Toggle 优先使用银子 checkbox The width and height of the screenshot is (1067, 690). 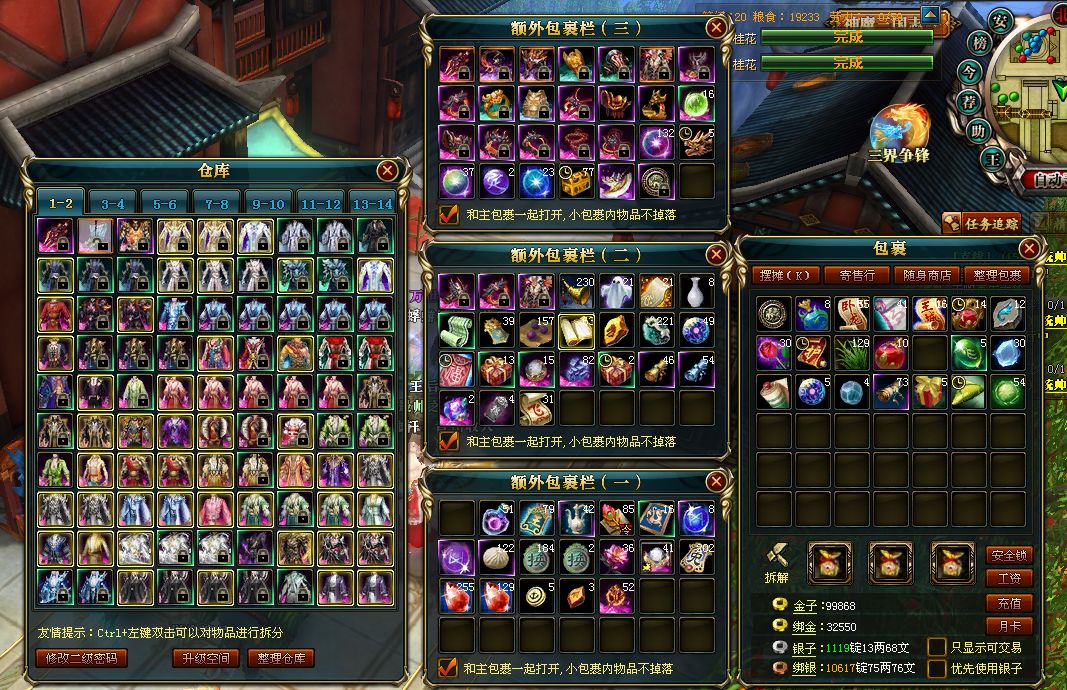937,668
